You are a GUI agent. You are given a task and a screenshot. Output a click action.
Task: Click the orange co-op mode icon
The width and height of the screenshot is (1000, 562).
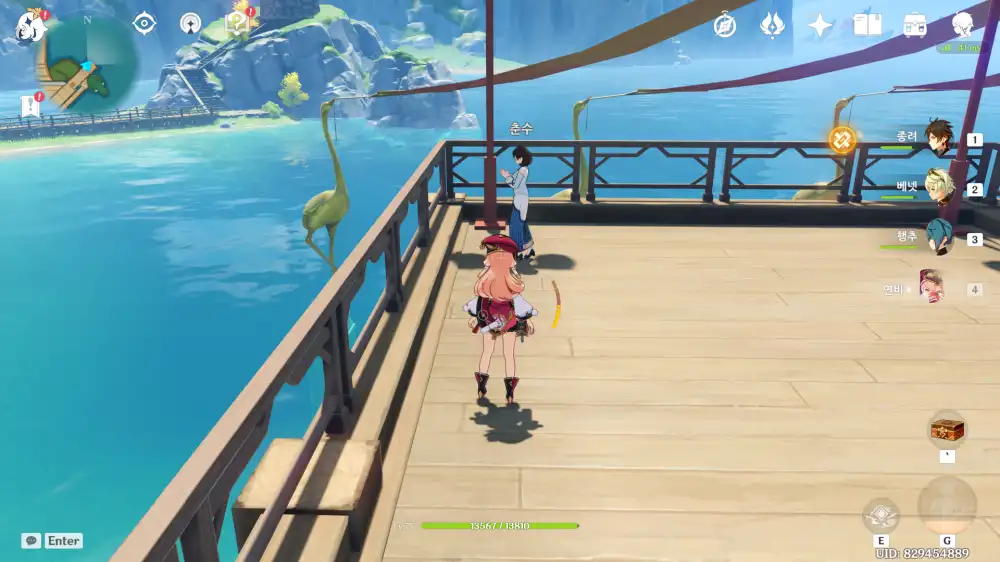tap(842, 139)
